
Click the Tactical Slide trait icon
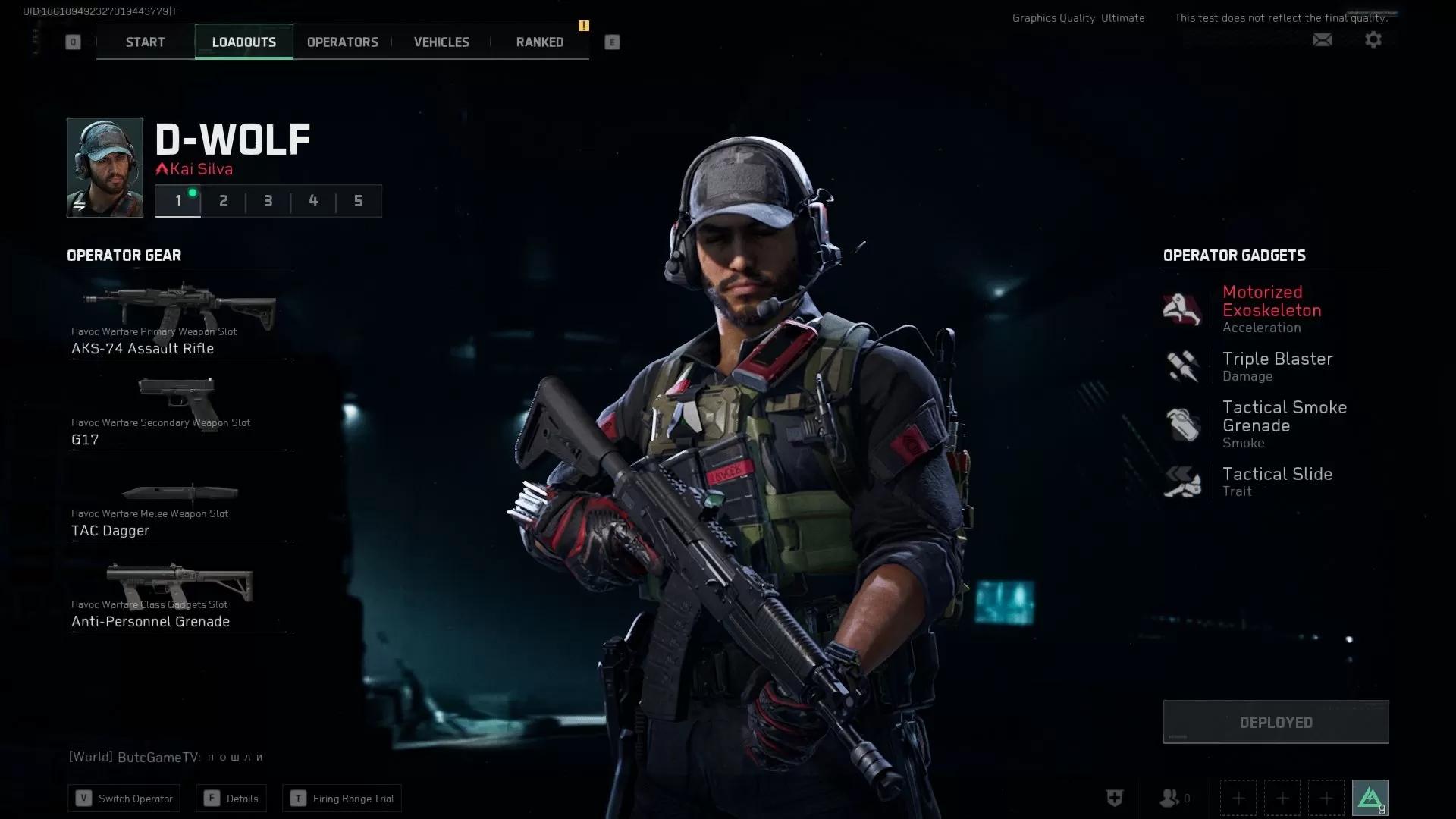click(1181, 481)
